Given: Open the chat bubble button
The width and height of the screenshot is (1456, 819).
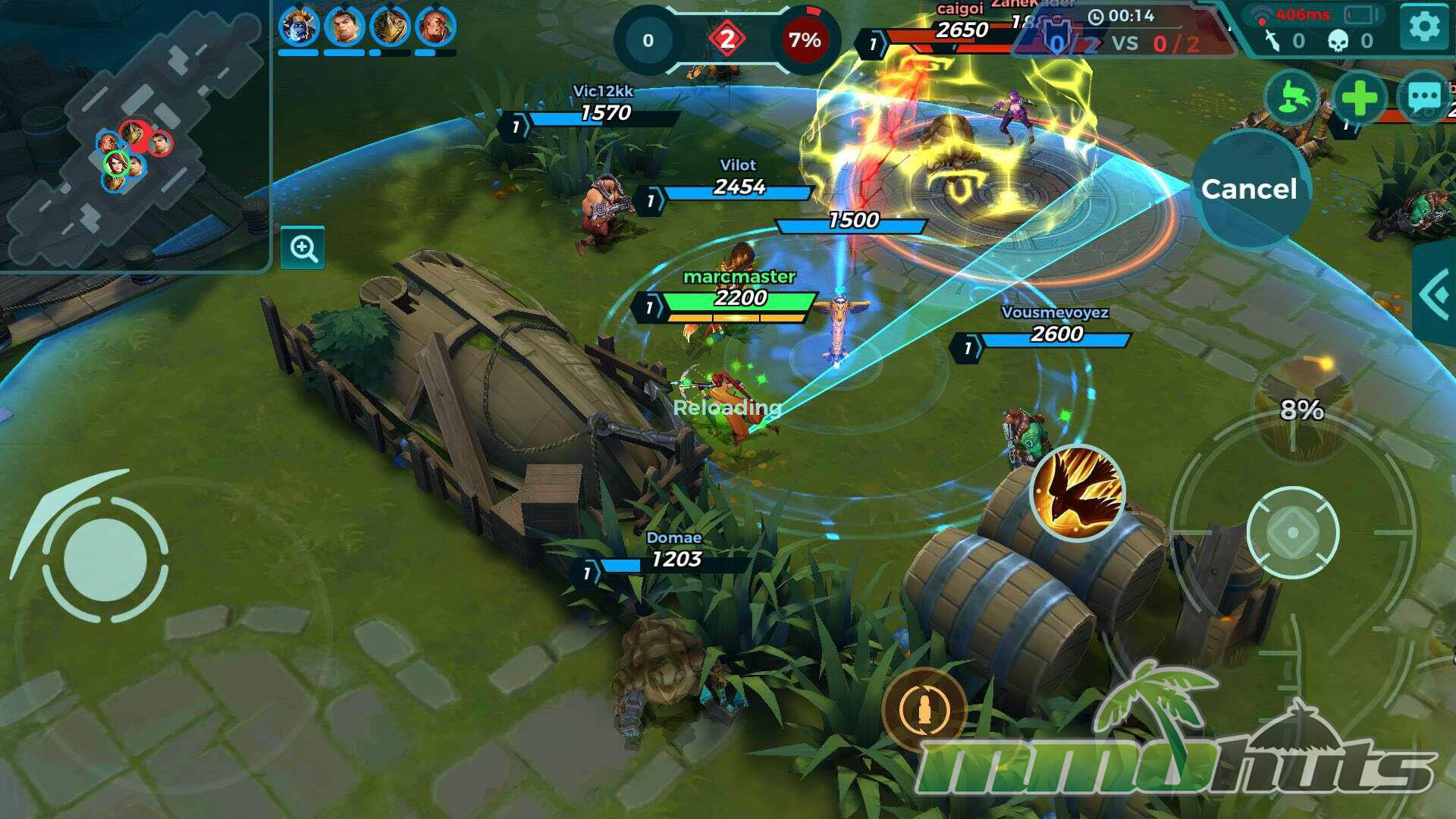Looking at the screenshot, I should pos(1423,98).
